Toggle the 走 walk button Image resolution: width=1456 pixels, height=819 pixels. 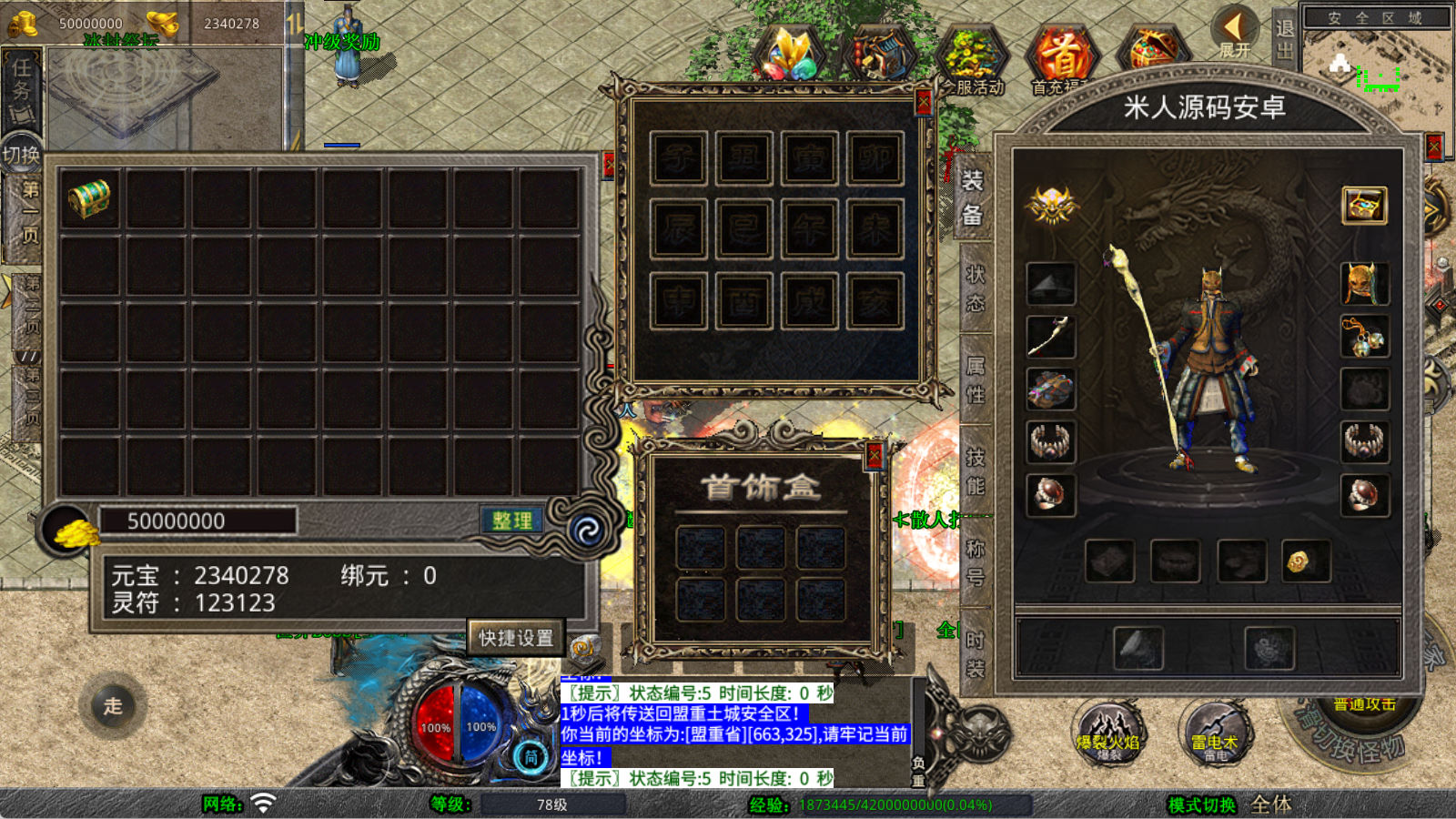point(113,706)
